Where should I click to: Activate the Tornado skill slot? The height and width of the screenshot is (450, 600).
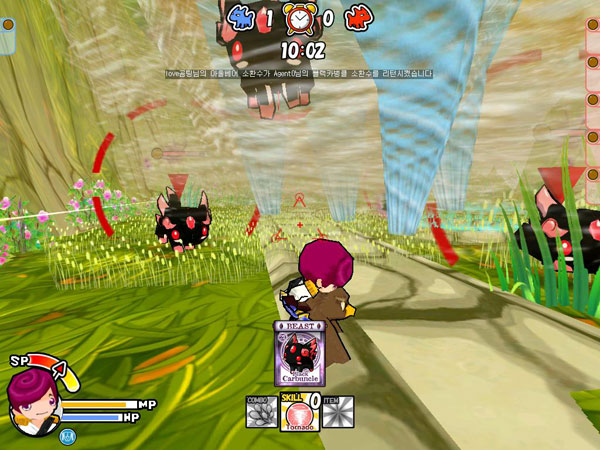point(298,413)
